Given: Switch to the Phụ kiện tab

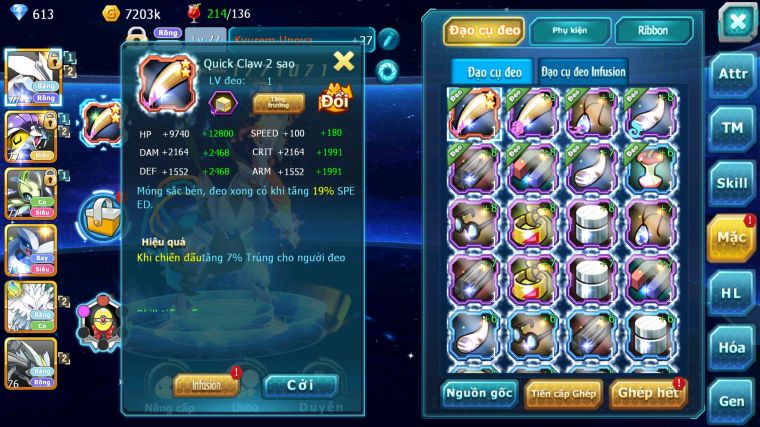Looking at the screenshot, I should click(x=570, y=31).
